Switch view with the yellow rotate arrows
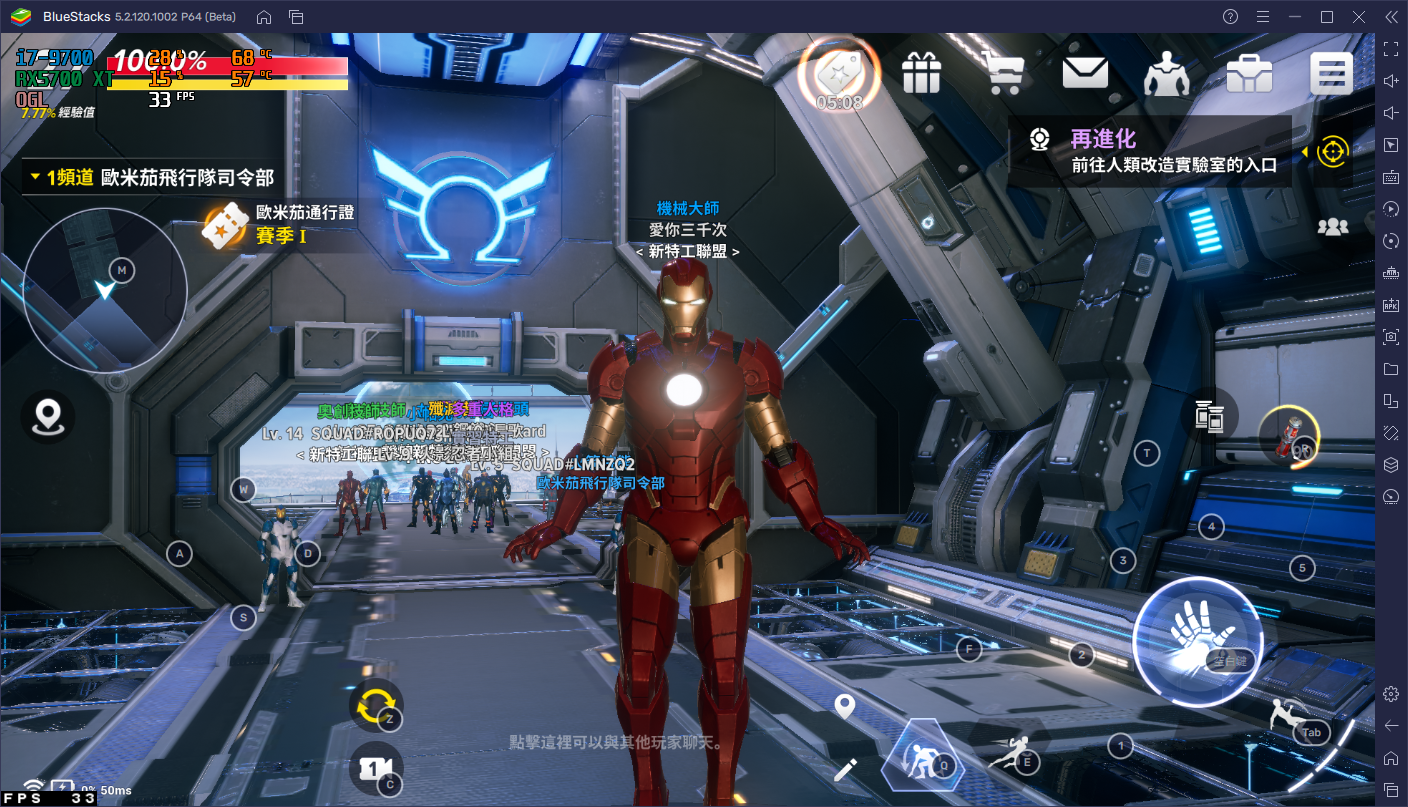Screen dimensions: 1408x807 376,704
